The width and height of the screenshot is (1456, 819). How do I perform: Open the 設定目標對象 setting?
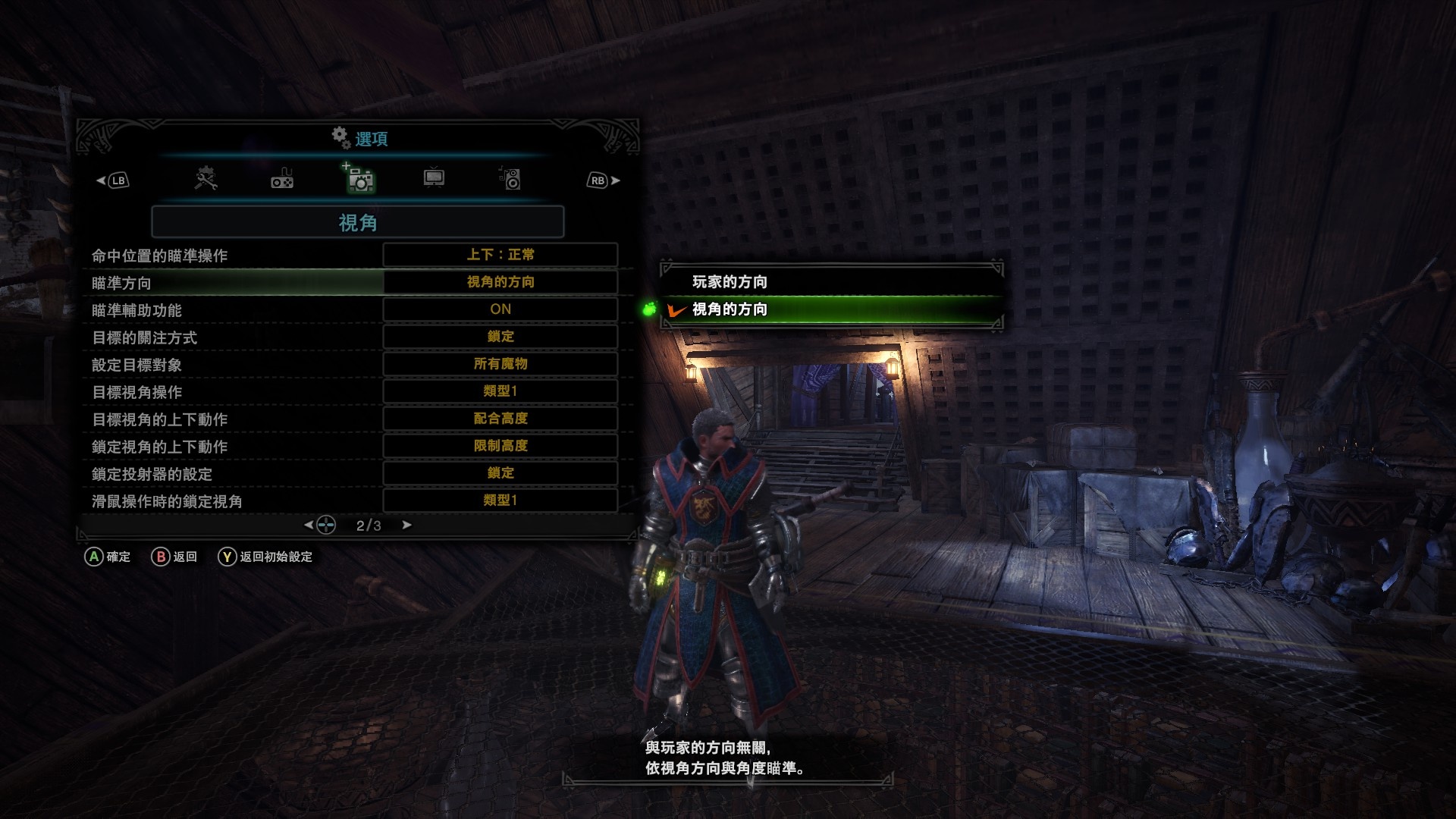point(500,364)
